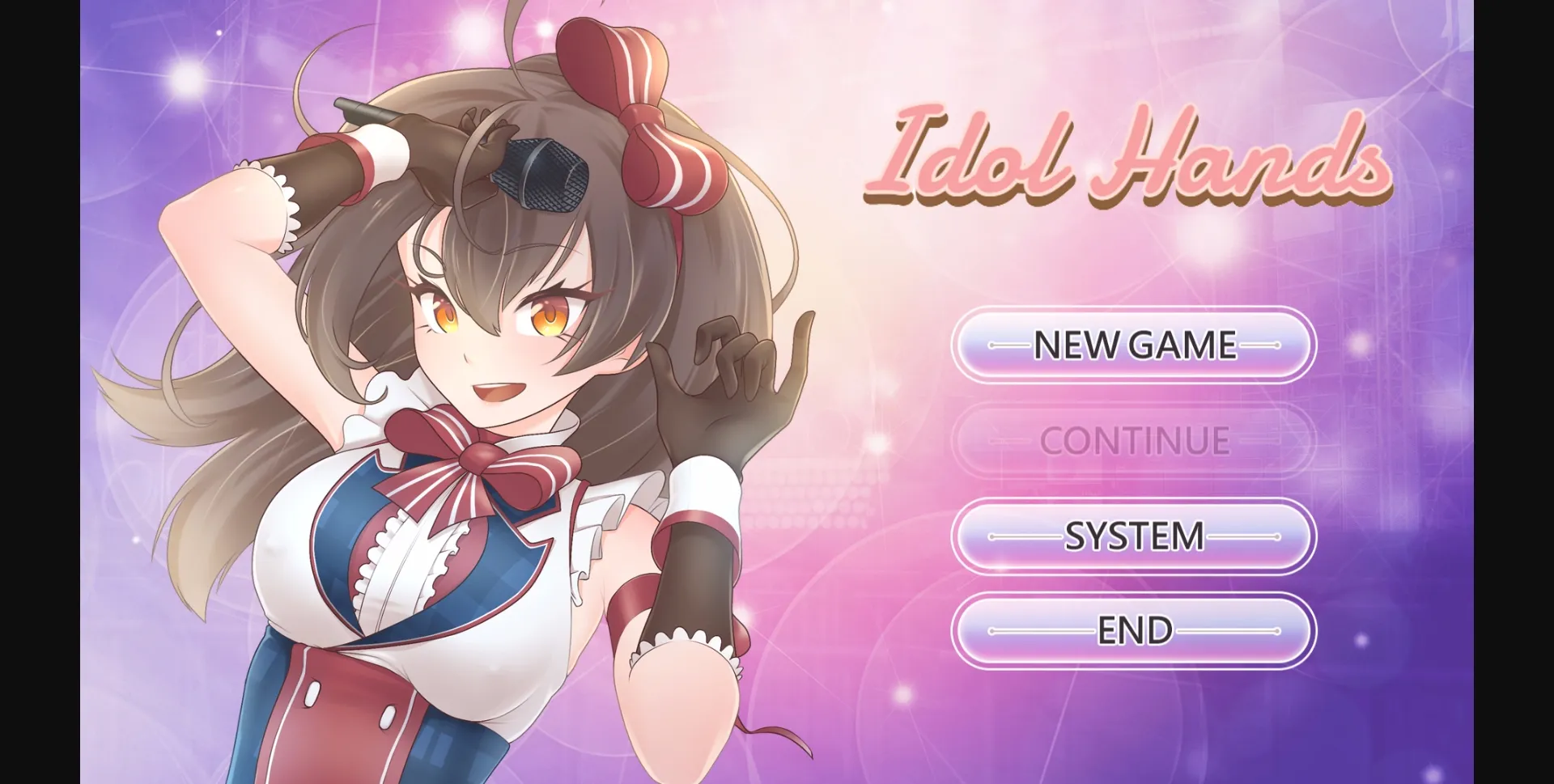Click the third button in the menu column
Screen dimensions: 1554x784
click(x=1132, y=536)
